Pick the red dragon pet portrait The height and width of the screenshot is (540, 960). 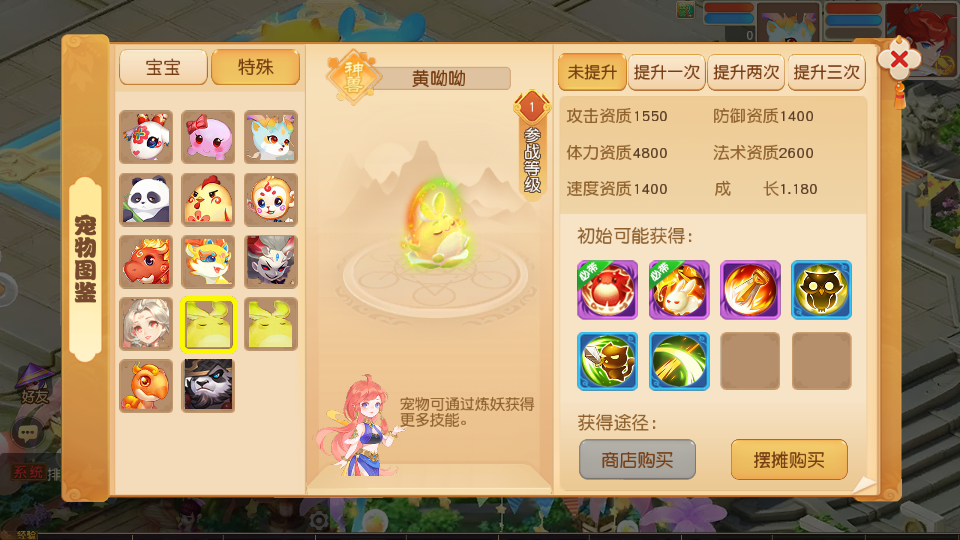click(146, 262)
